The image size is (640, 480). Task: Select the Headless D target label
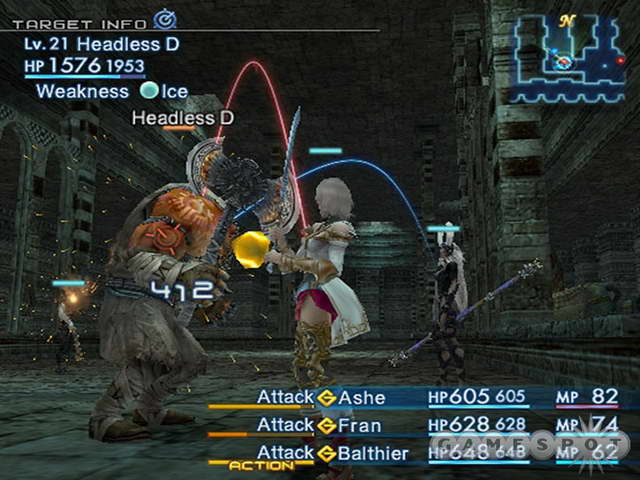point(183,118)
